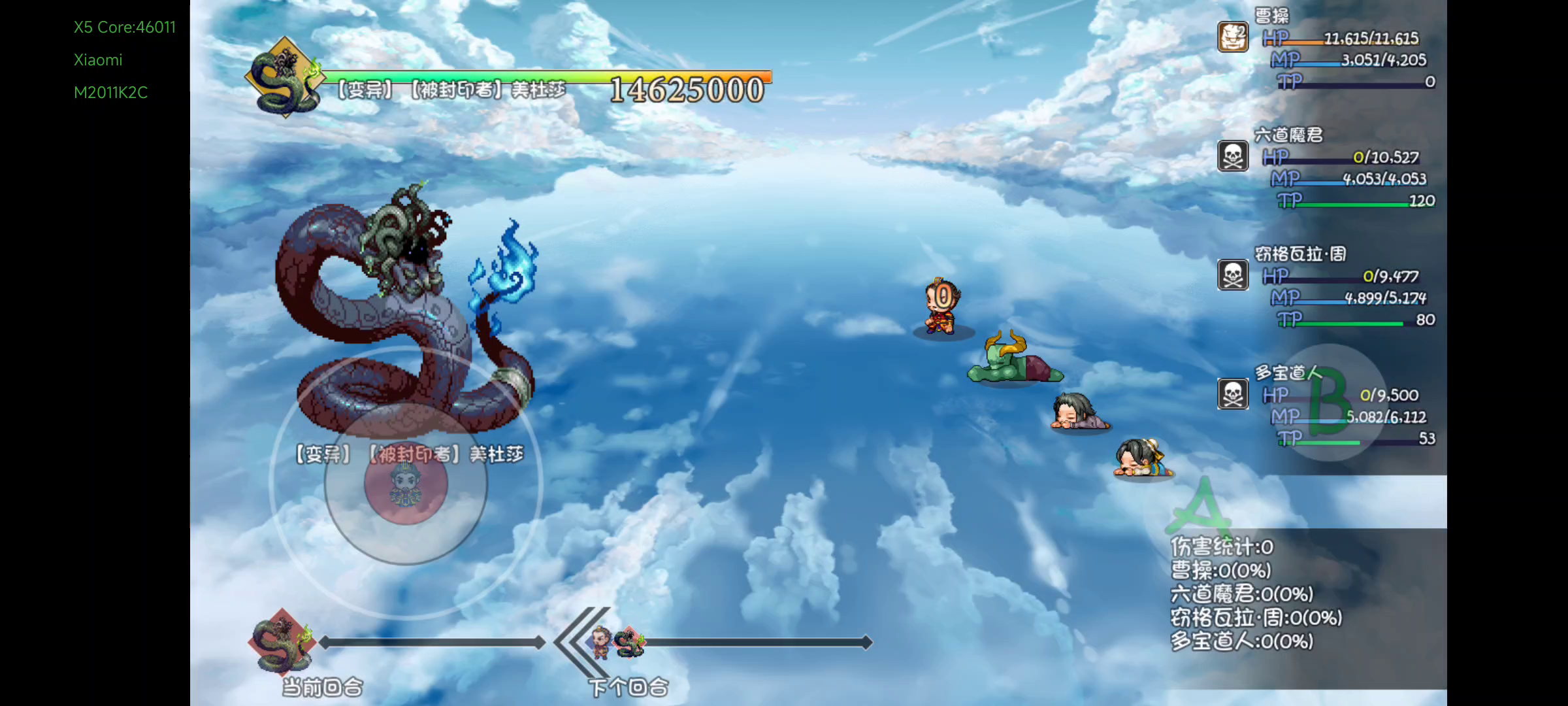Select 曹操's portrait in the party list
The image size is (1568, 706).
pyautogui.click(x=1233, y=37)
